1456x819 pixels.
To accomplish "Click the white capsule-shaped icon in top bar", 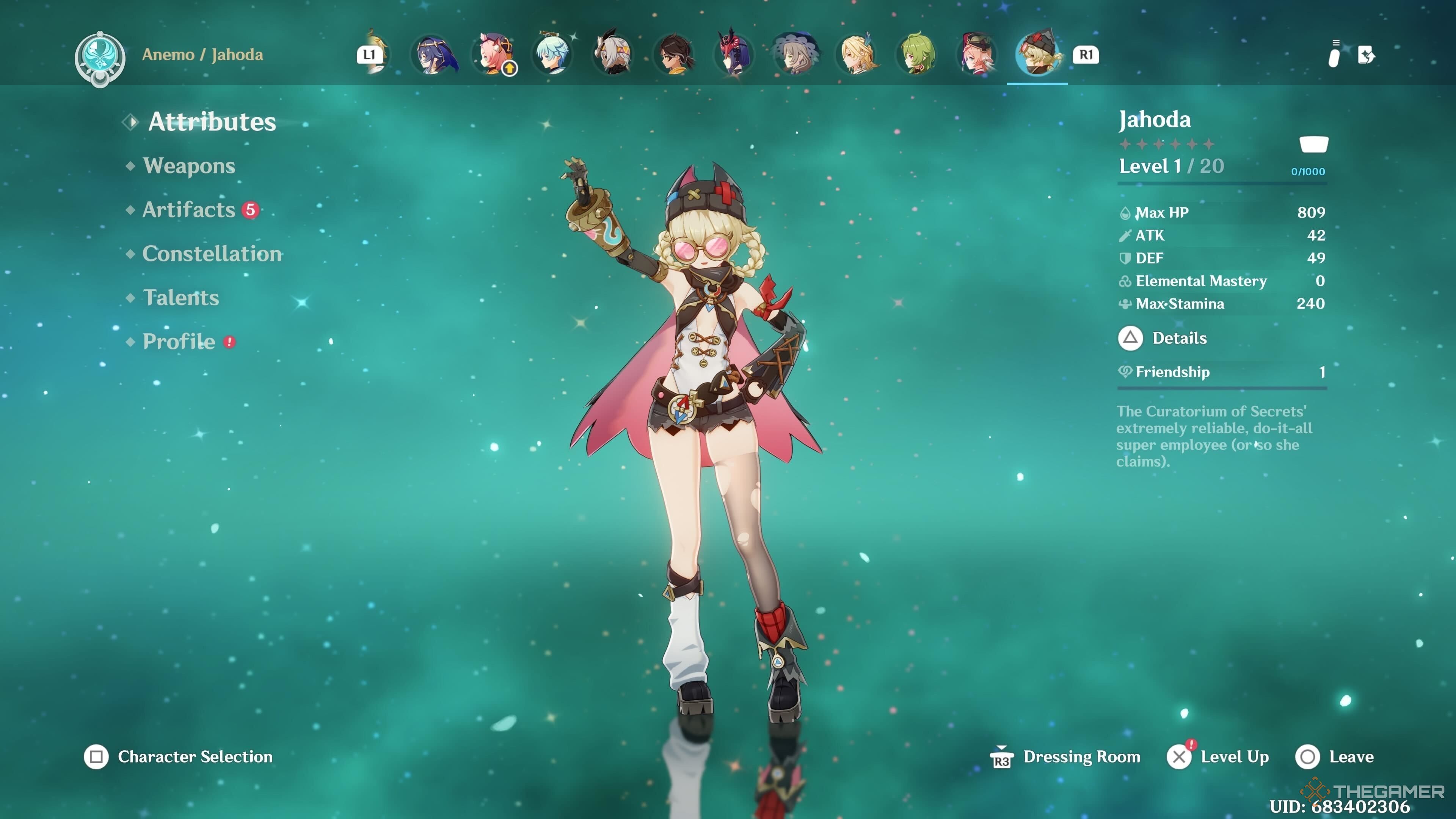I will (1334, 56).
